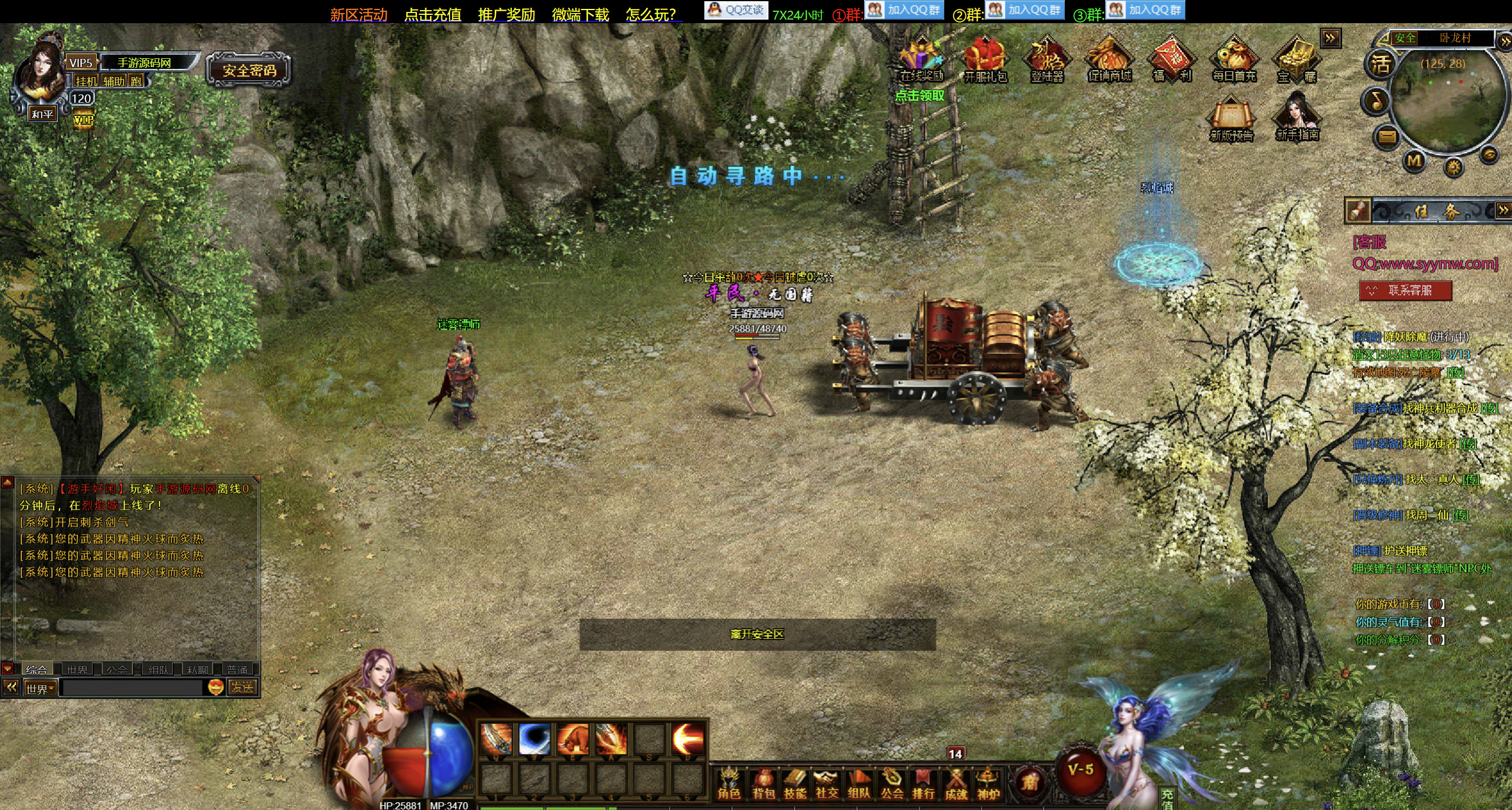Click the 联系客服 contact support button
The image size is (1512, 810).
point(1405,290)
